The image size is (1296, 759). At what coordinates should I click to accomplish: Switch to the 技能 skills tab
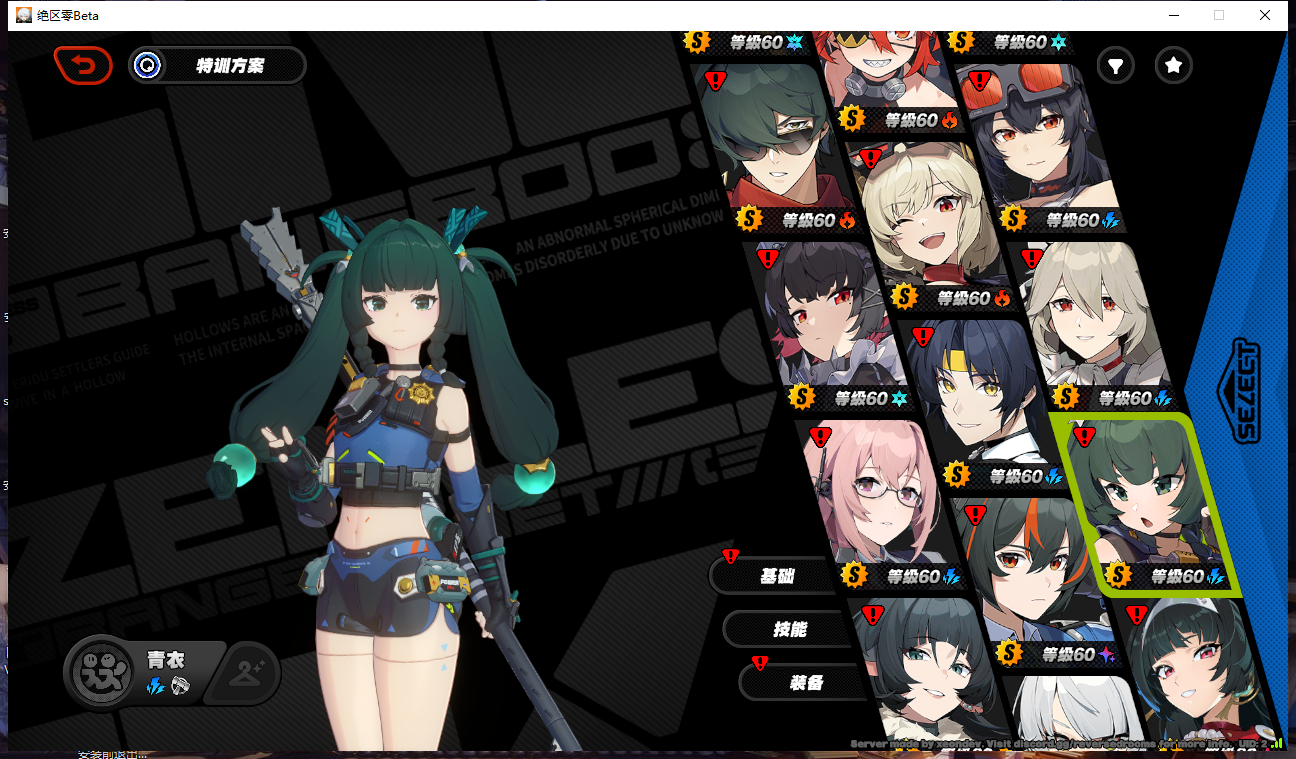(x=789, y=629)
